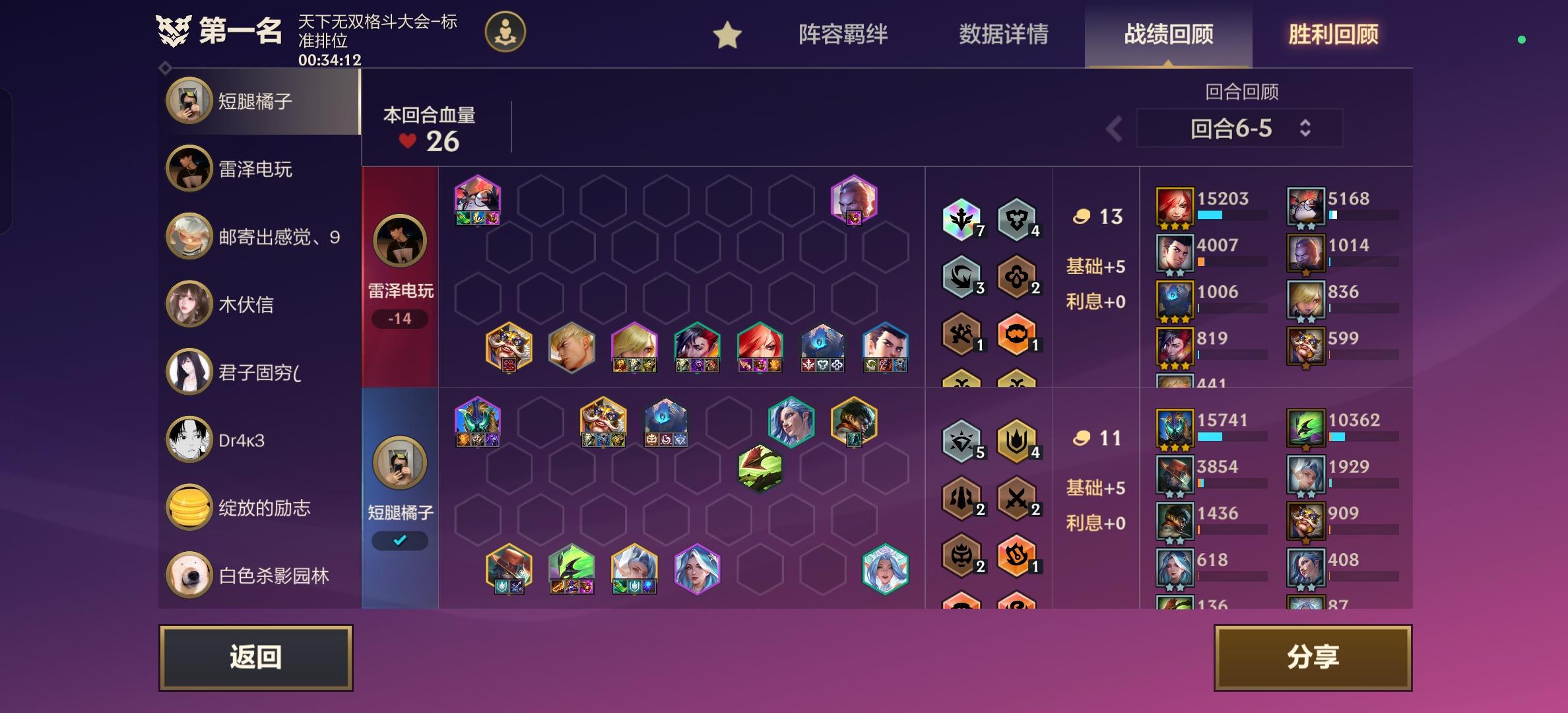Image resolution: width=1568 pixels, height=713 pixels.
Task: Click the left chevron to view previous round
Action: tap(1115, 129)
